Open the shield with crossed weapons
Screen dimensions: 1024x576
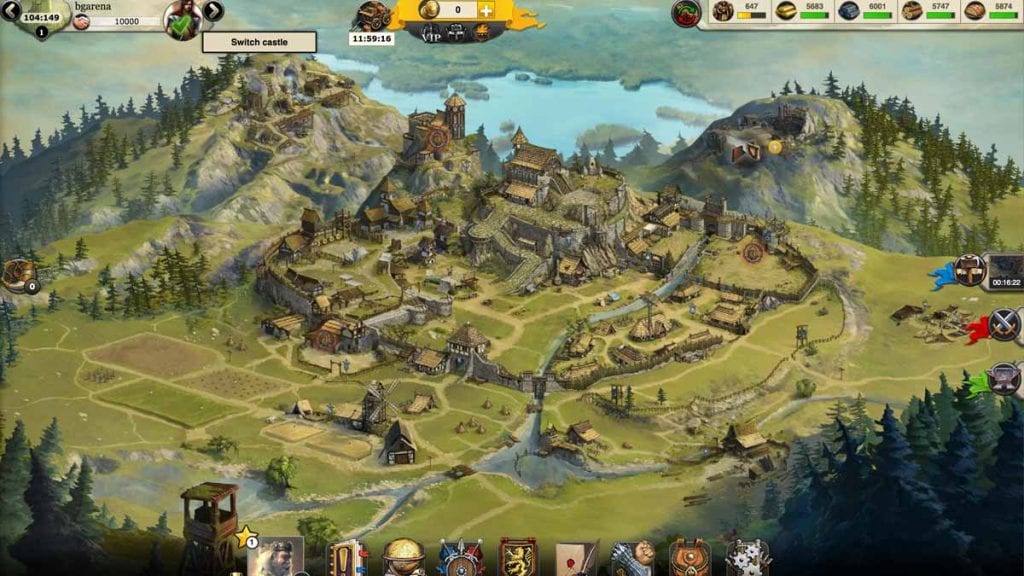tap(460, 558)
